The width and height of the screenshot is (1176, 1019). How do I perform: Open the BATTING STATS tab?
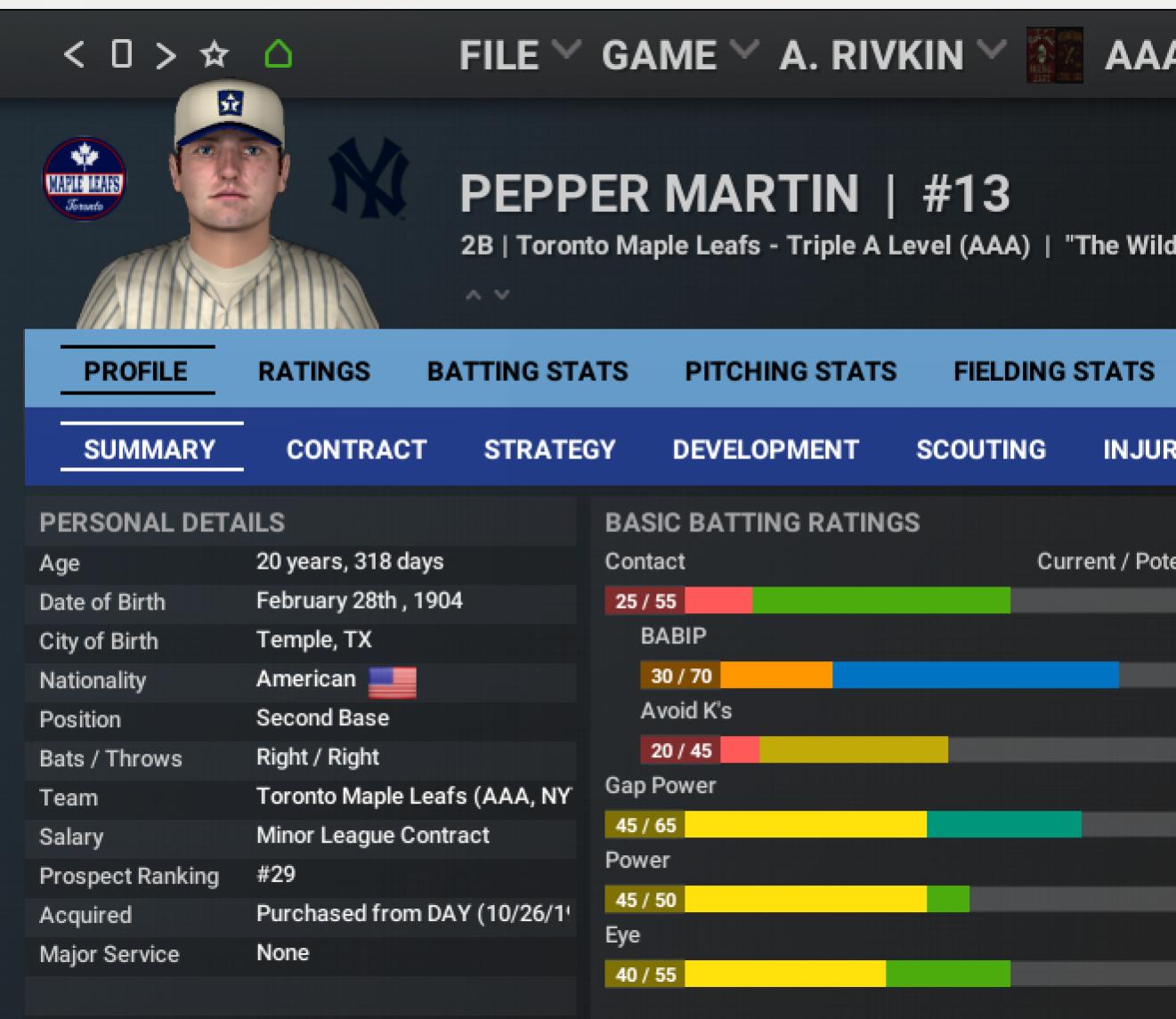pyautogui.click(x=528, y=371)
